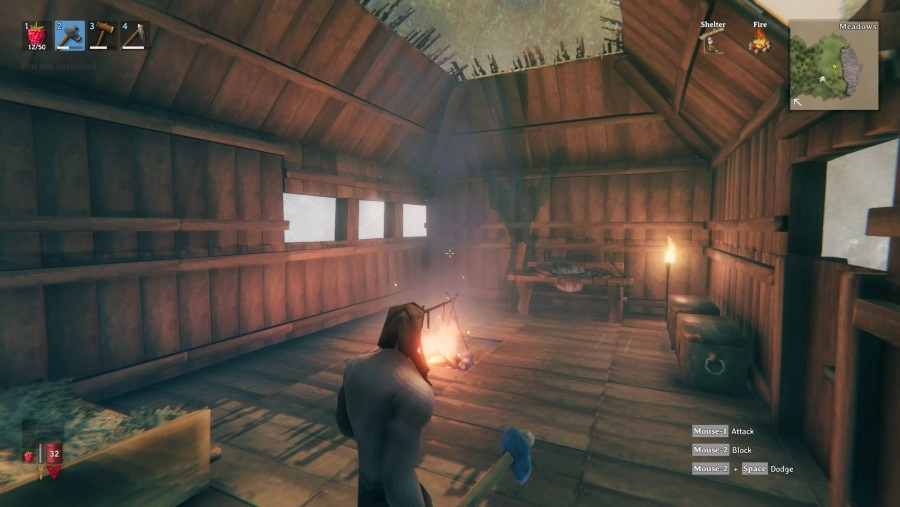Select the raspberries hotbar slot

pos(36,35)
